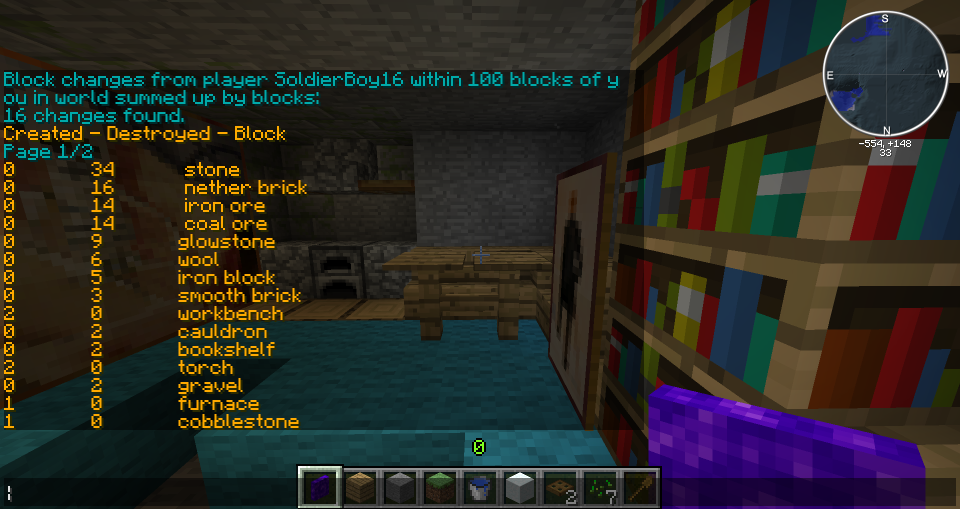Select the white block hotbar slot
960x509 pixels.
pos(520,488)
